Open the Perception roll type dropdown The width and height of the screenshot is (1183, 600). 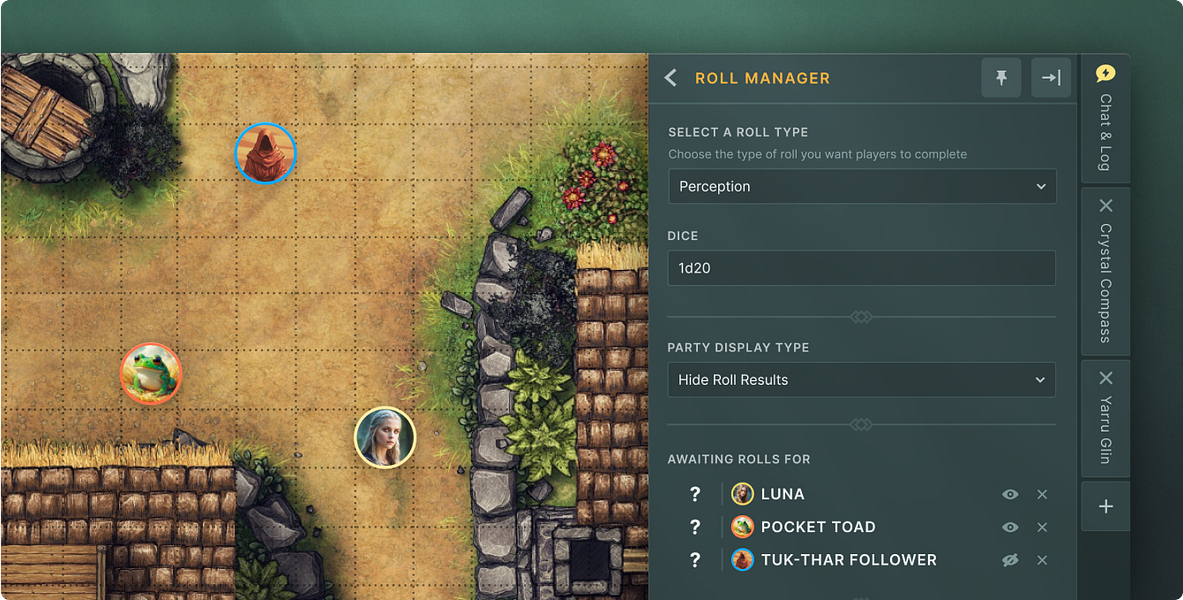[x=862, y=187]
